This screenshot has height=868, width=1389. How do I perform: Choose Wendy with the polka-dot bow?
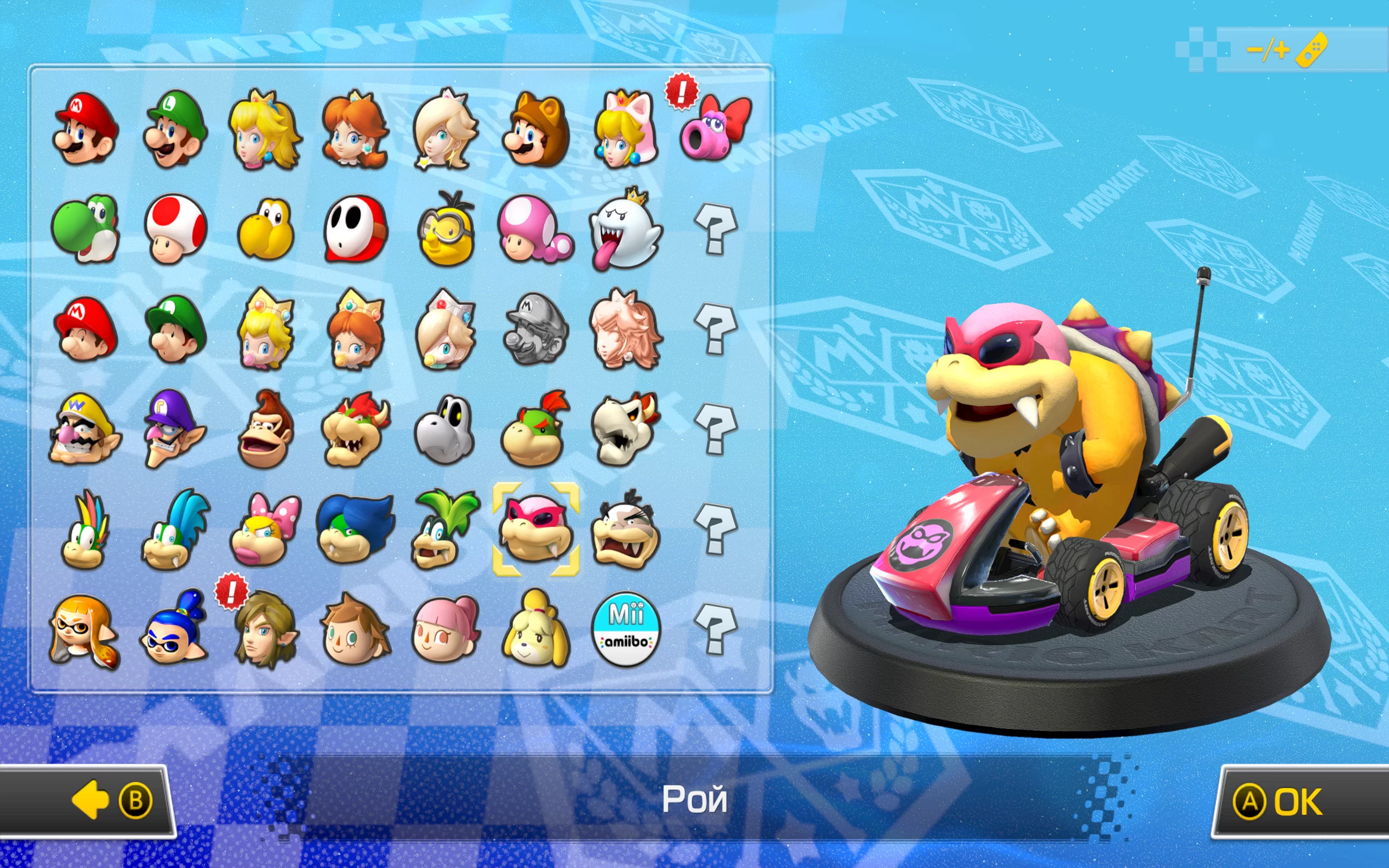point(266,529)
